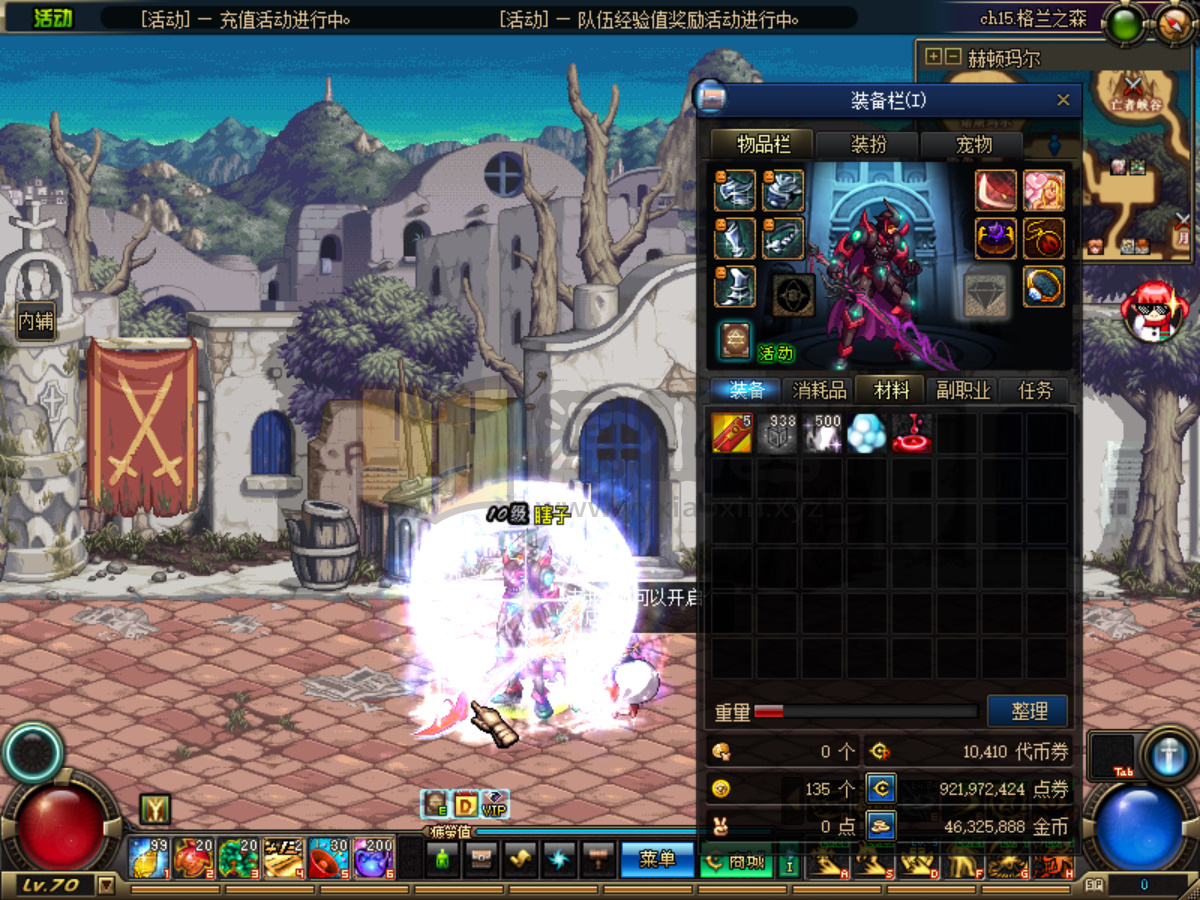Click the VIP icon above the fatigue bar
Viewport: 1200px width, 900px height.
pyautogui.click(x=494, y=803)
